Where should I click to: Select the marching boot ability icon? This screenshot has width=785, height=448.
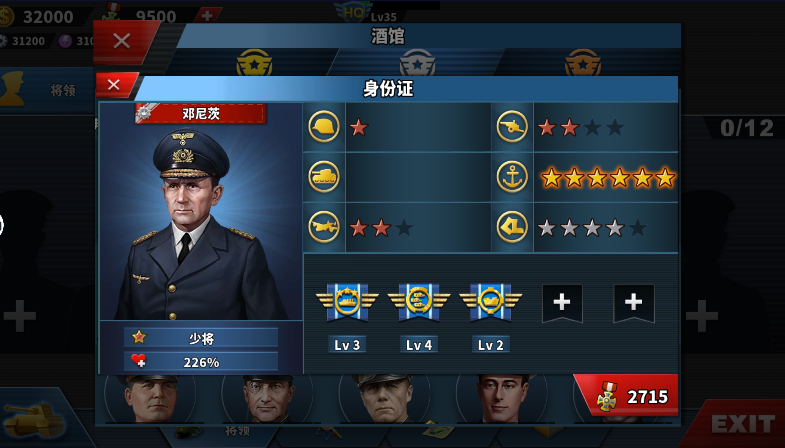click(x=512, y=227)
